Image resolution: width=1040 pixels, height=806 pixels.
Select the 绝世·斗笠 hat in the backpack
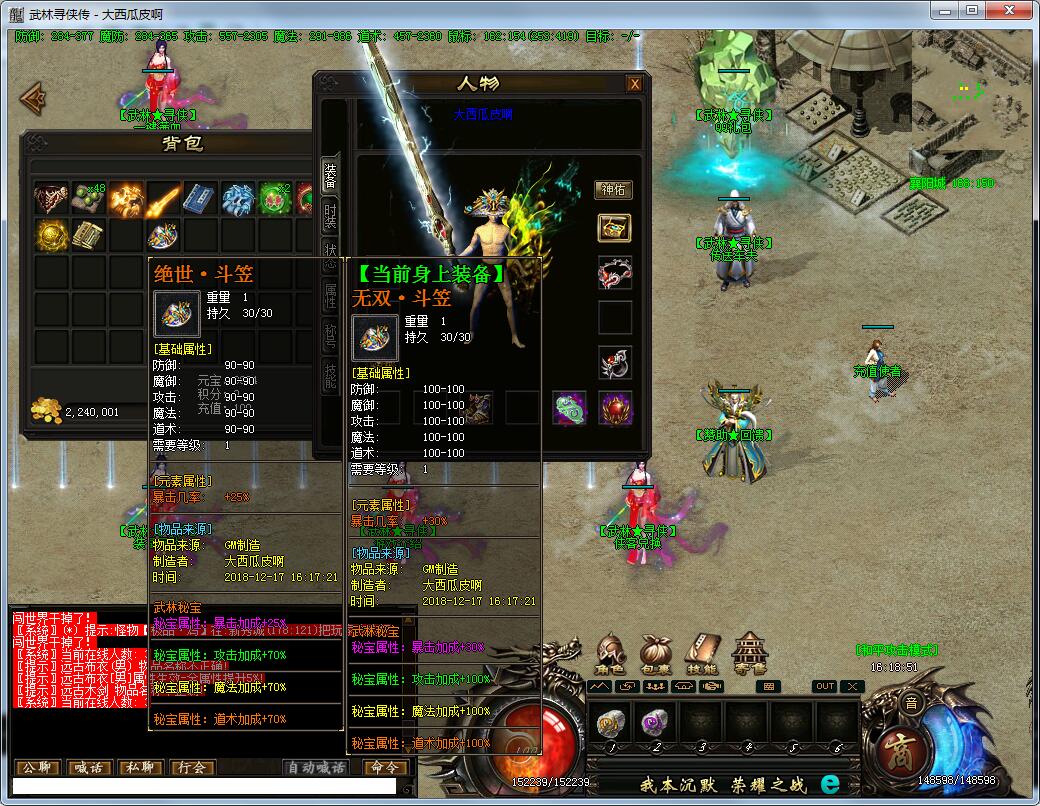coord(163,236)
